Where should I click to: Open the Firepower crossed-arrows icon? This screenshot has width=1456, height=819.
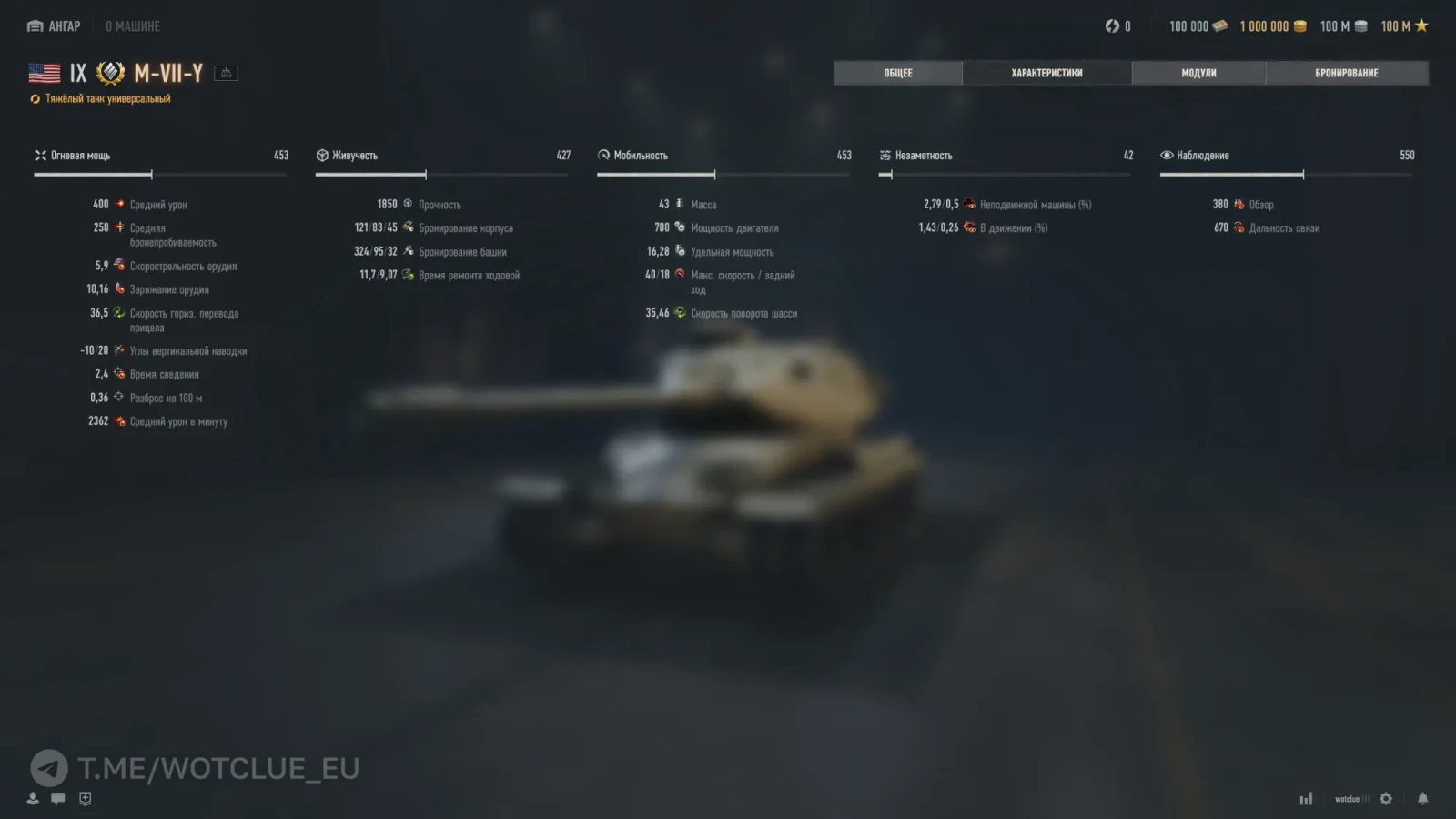pos(40,155)
